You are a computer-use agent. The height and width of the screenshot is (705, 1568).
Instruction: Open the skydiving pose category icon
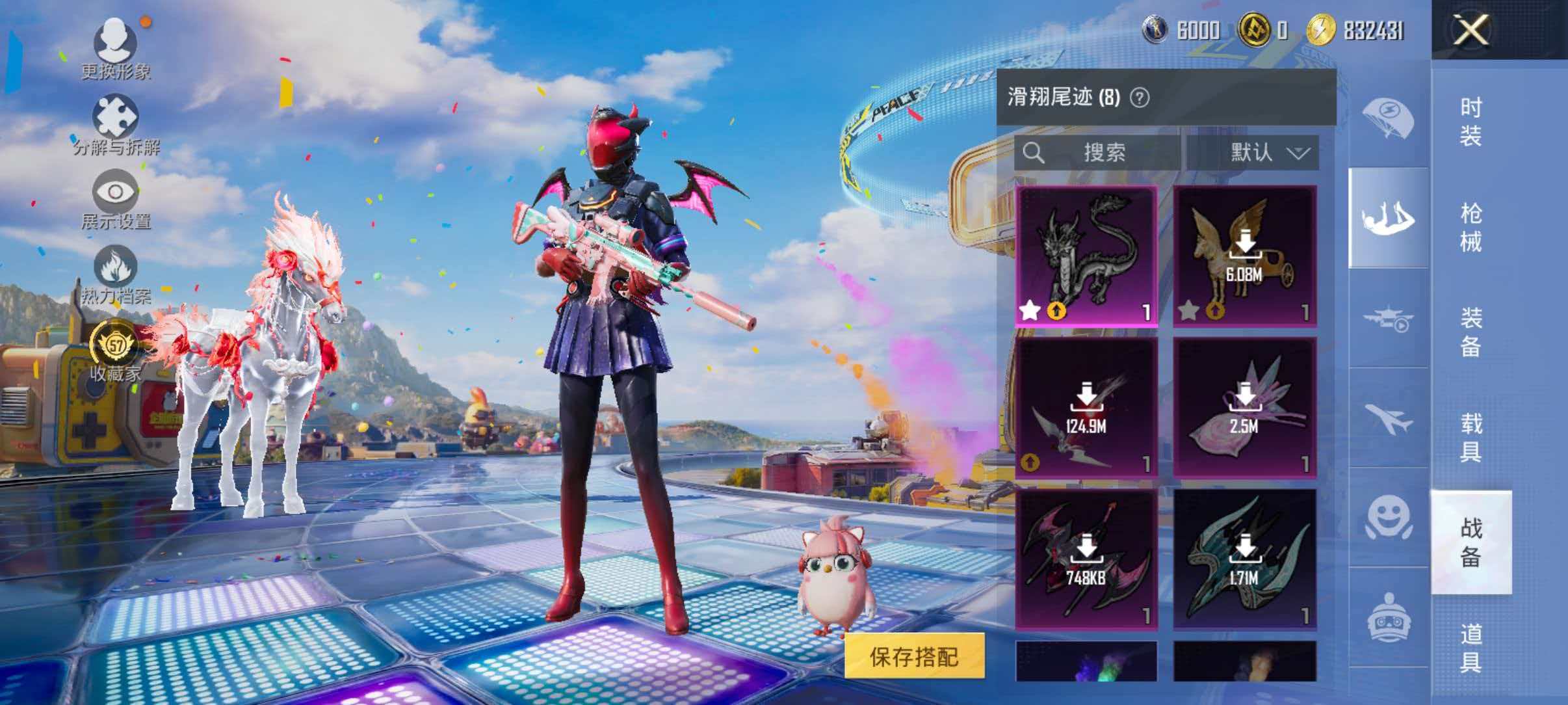[1388, 218]
